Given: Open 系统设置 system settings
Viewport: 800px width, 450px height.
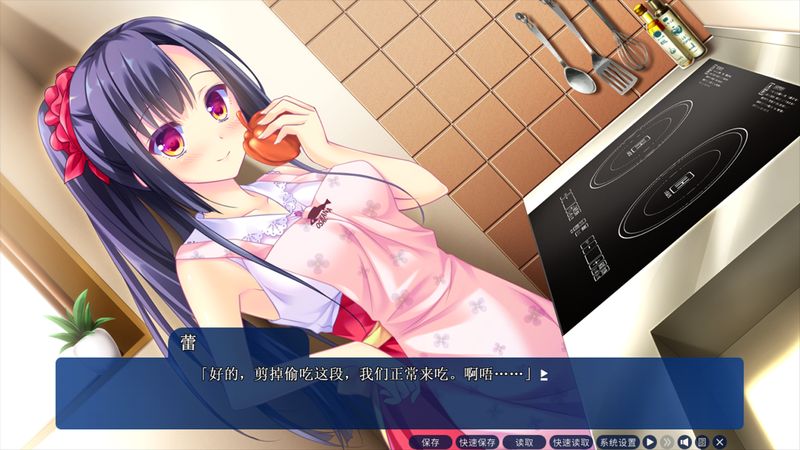Looking at the screenshot, I should pyautogui.click(x=617, y=441).
